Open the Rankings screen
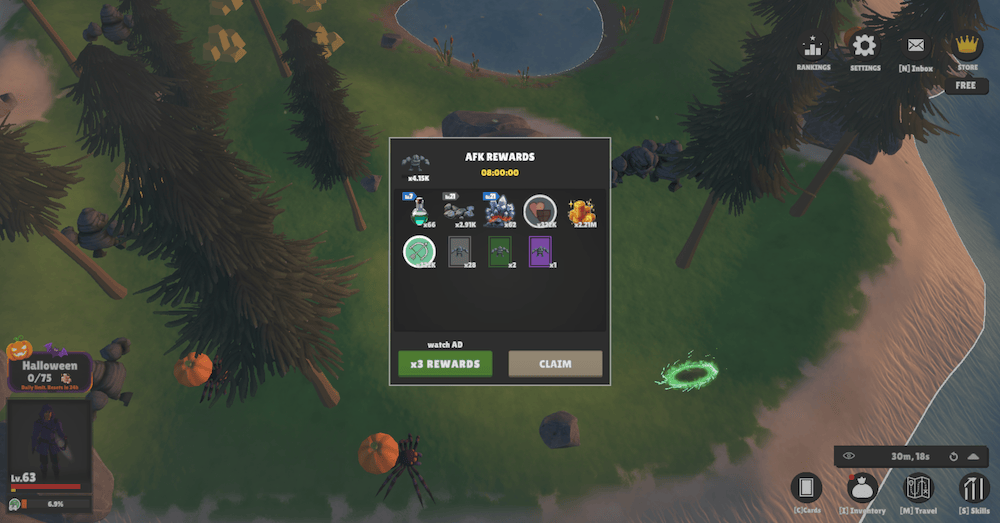The width and height of the screenshot is (1000, 523). pyautogui.click(x=813, y=51)
